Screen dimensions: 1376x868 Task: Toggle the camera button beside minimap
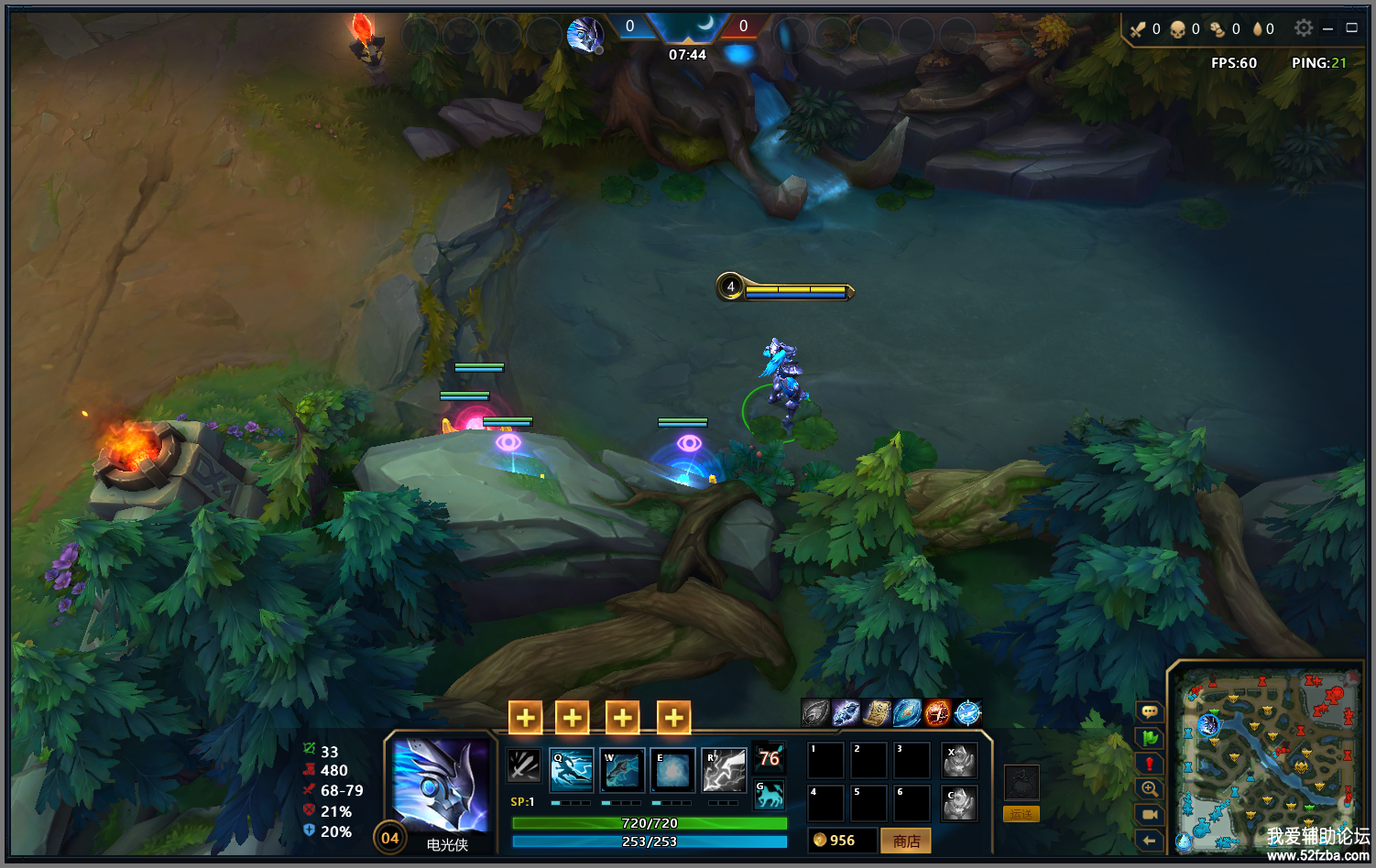point(1150,815)
